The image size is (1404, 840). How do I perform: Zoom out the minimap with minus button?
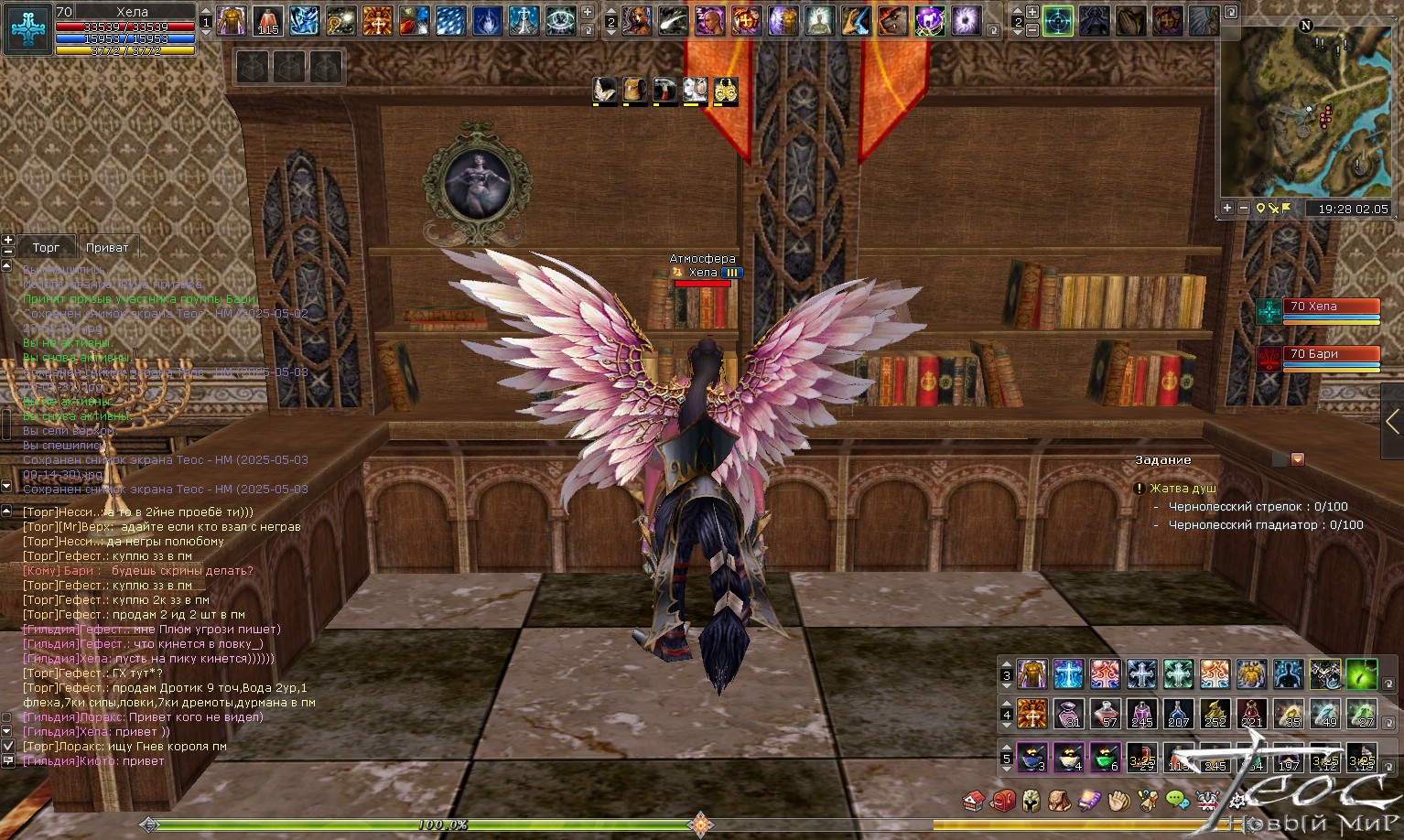1244,209
